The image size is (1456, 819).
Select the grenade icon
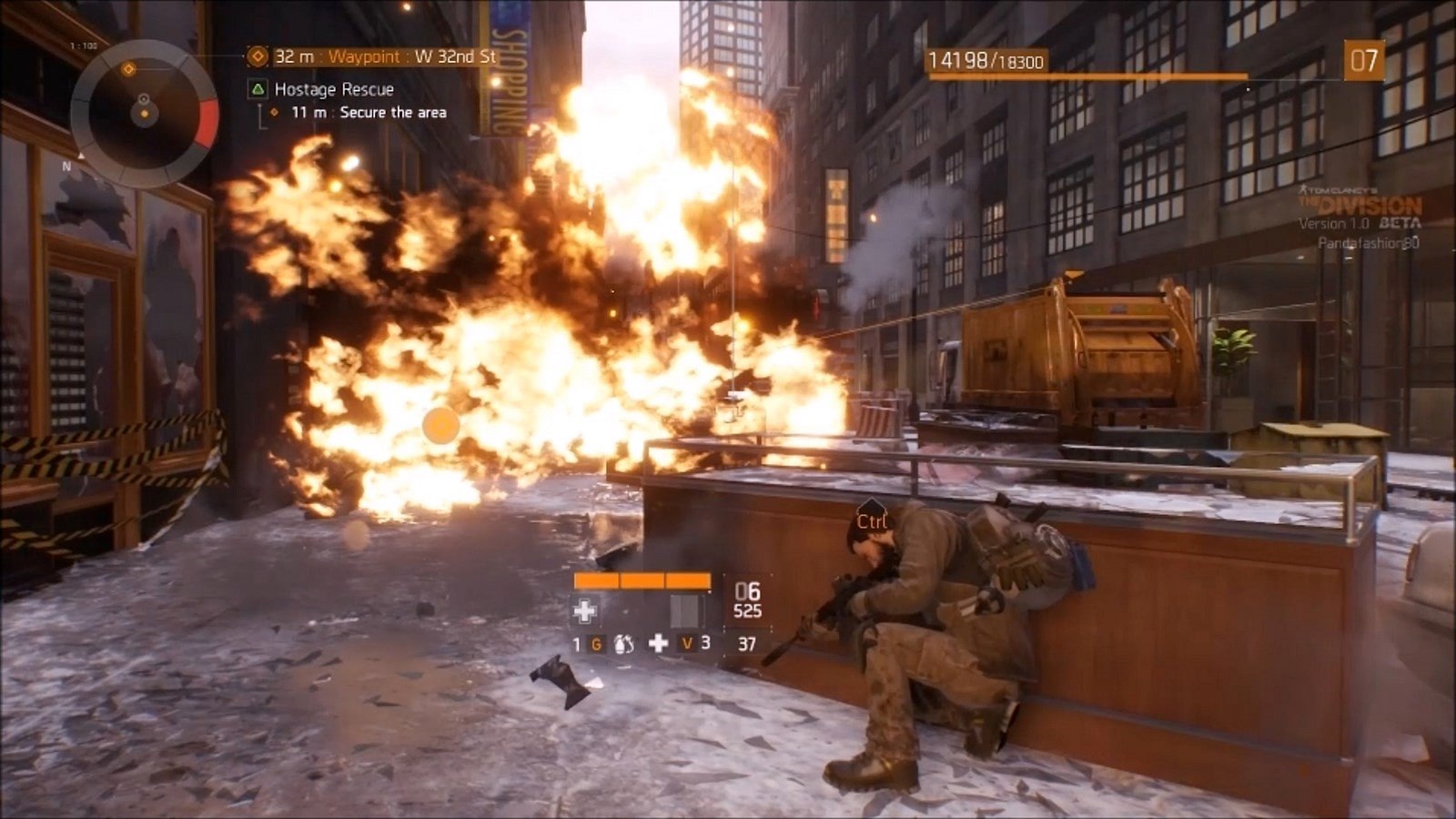tap(624, 644)
